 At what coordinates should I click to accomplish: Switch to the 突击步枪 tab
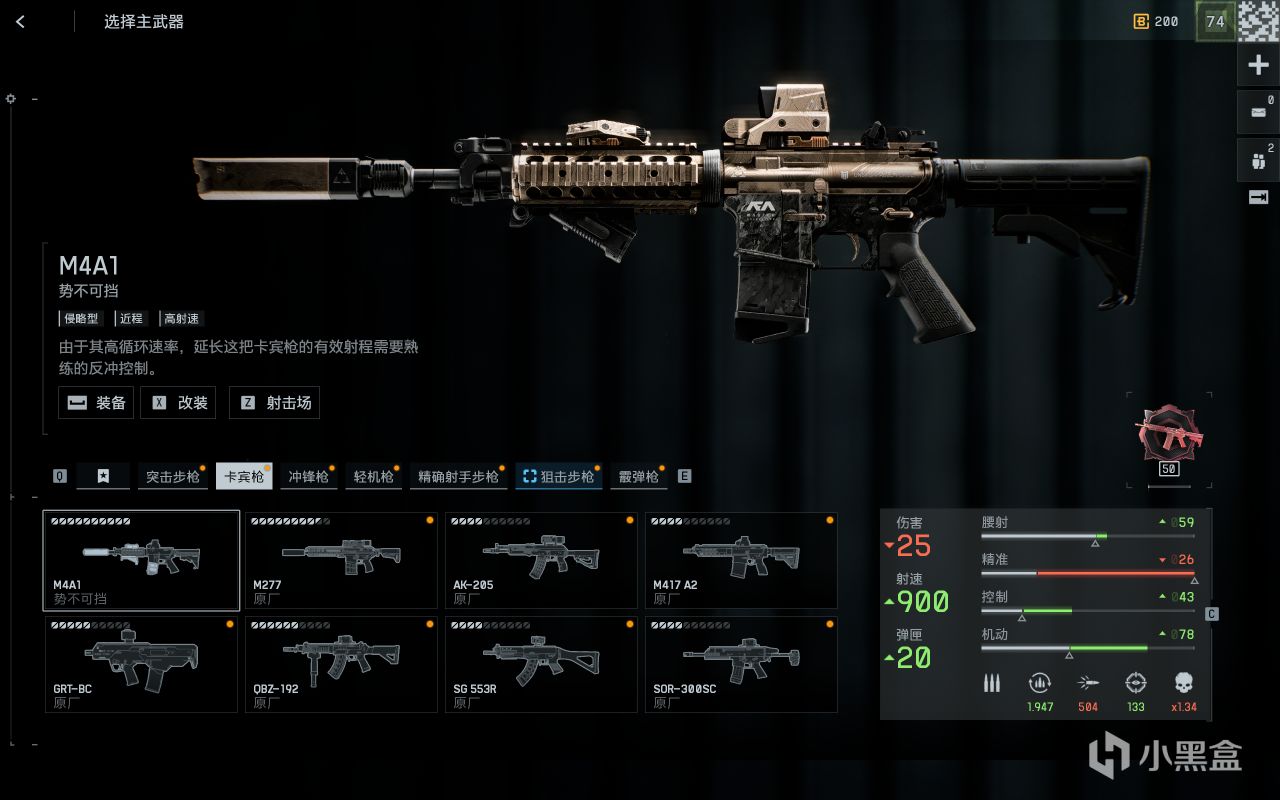click(x=173, y=477)
